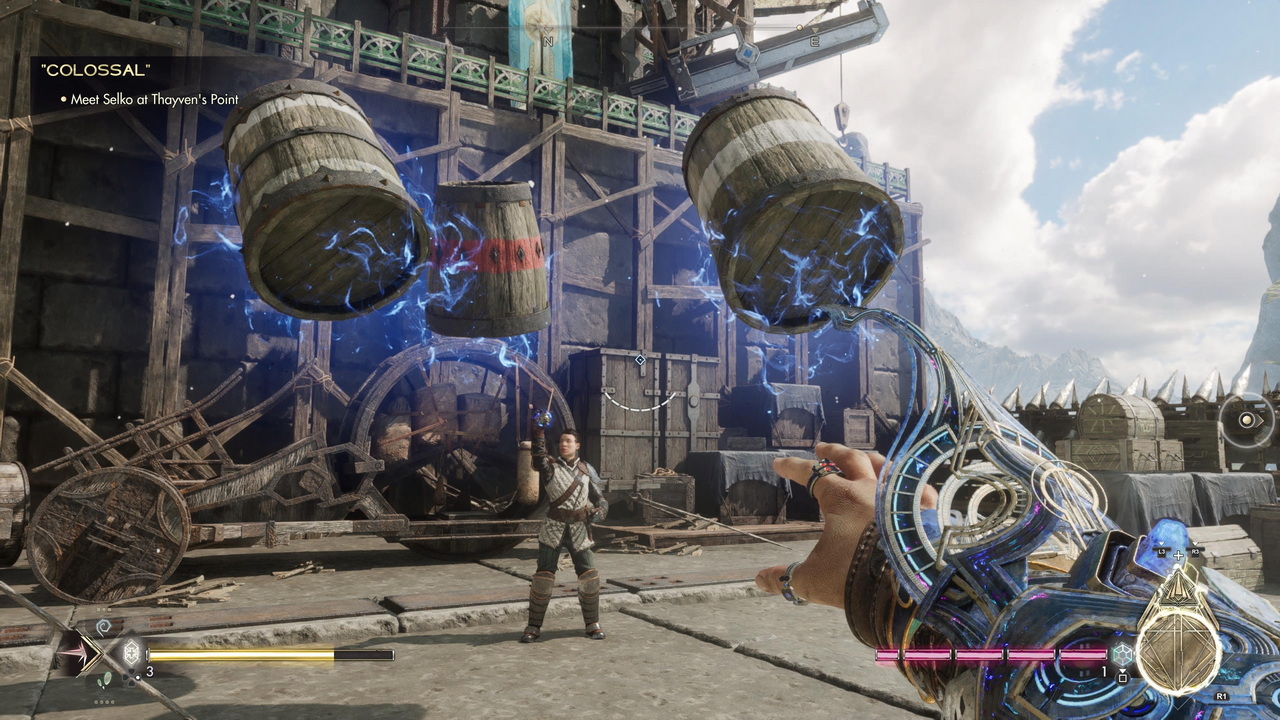Image resolution: width=1280 pixels, height=720 pixels.
Task: Use the mana crystal icon beside the pink bar
Action: coord(1123,654)
